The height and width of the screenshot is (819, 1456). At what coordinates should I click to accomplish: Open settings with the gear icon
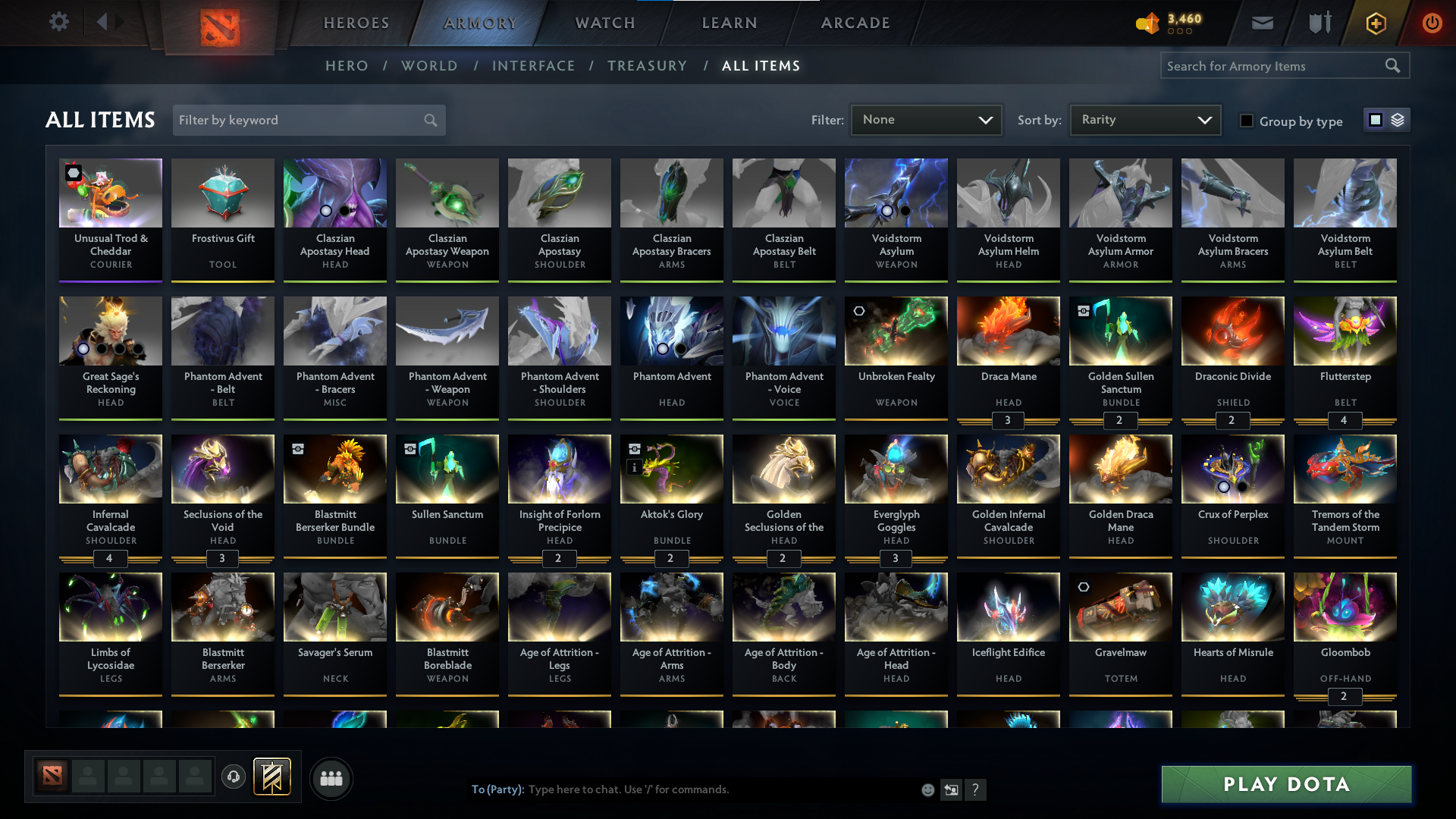click(59, 22)
